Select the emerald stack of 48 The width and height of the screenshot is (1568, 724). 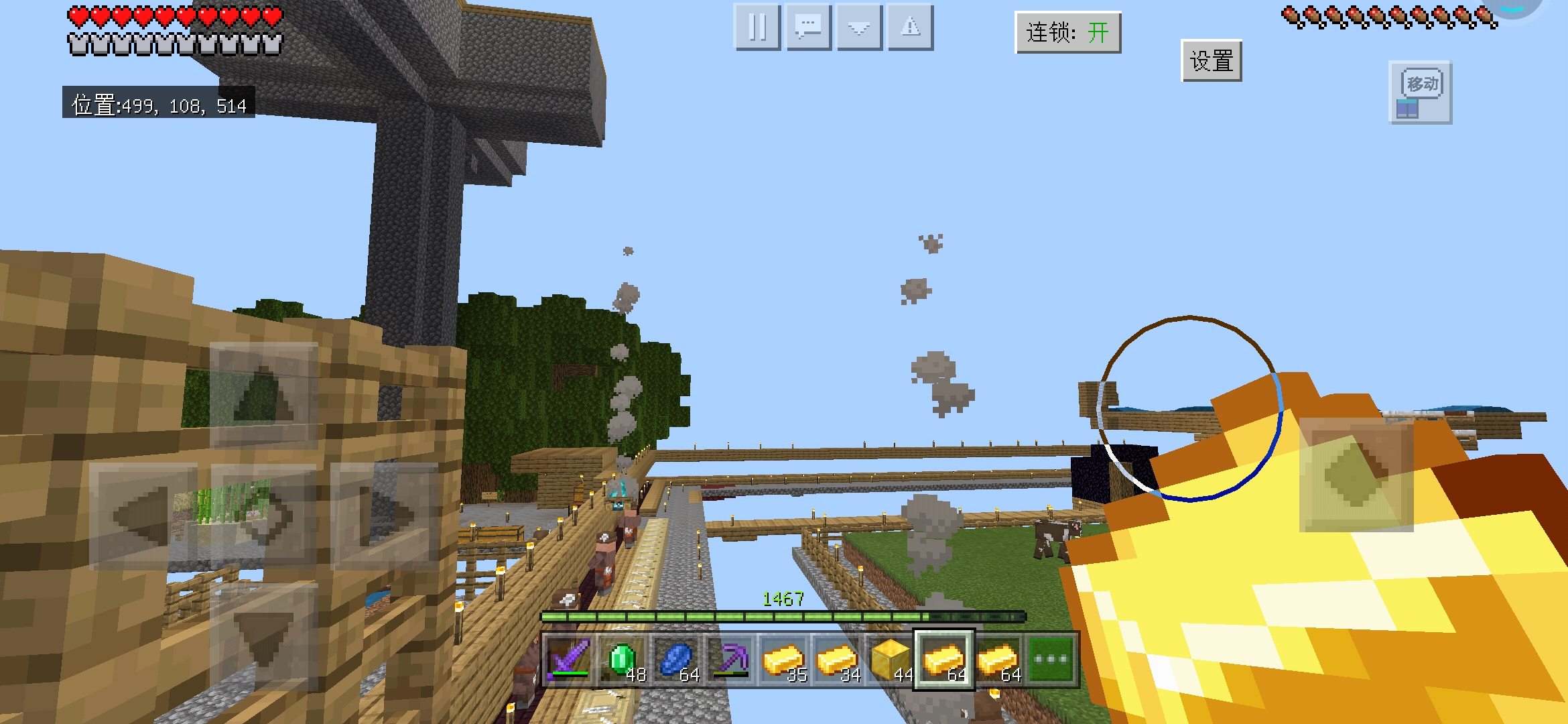pos(623,660)
